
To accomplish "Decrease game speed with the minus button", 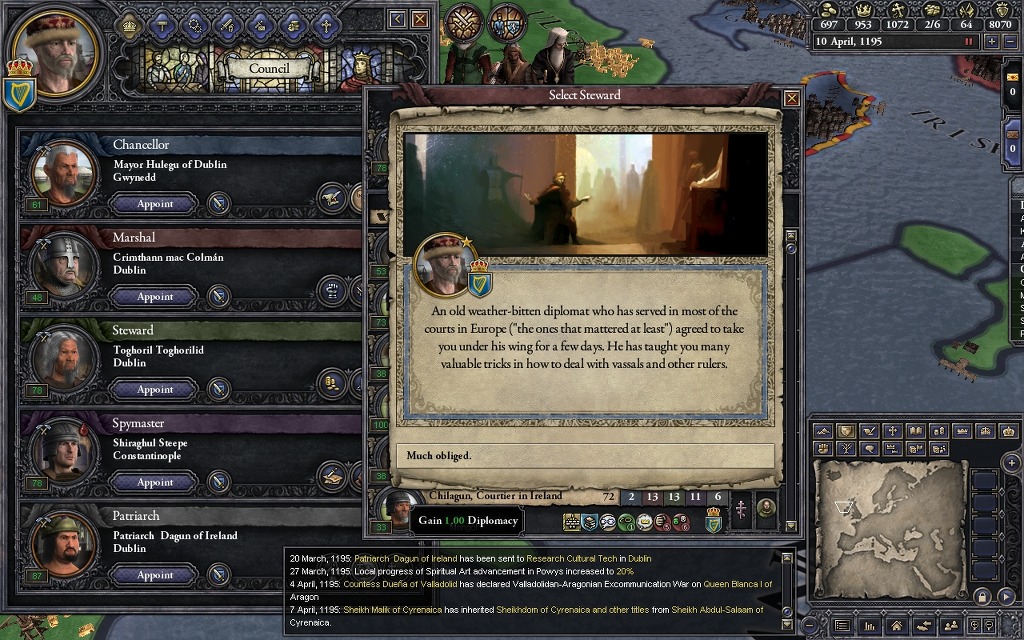I will [x=1012, y=42].
